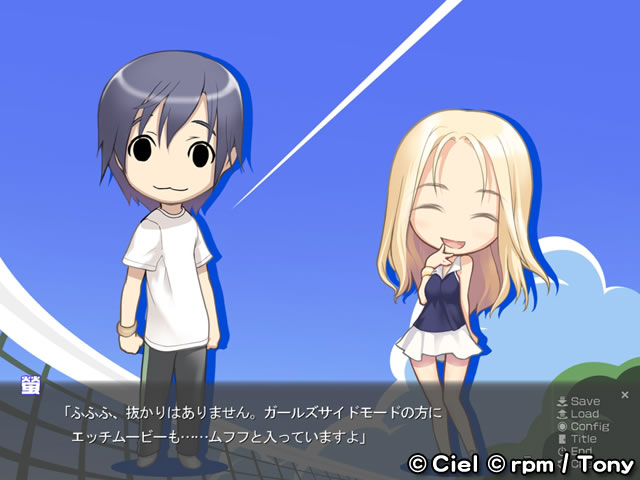Open the Save menu

point(579,402)
